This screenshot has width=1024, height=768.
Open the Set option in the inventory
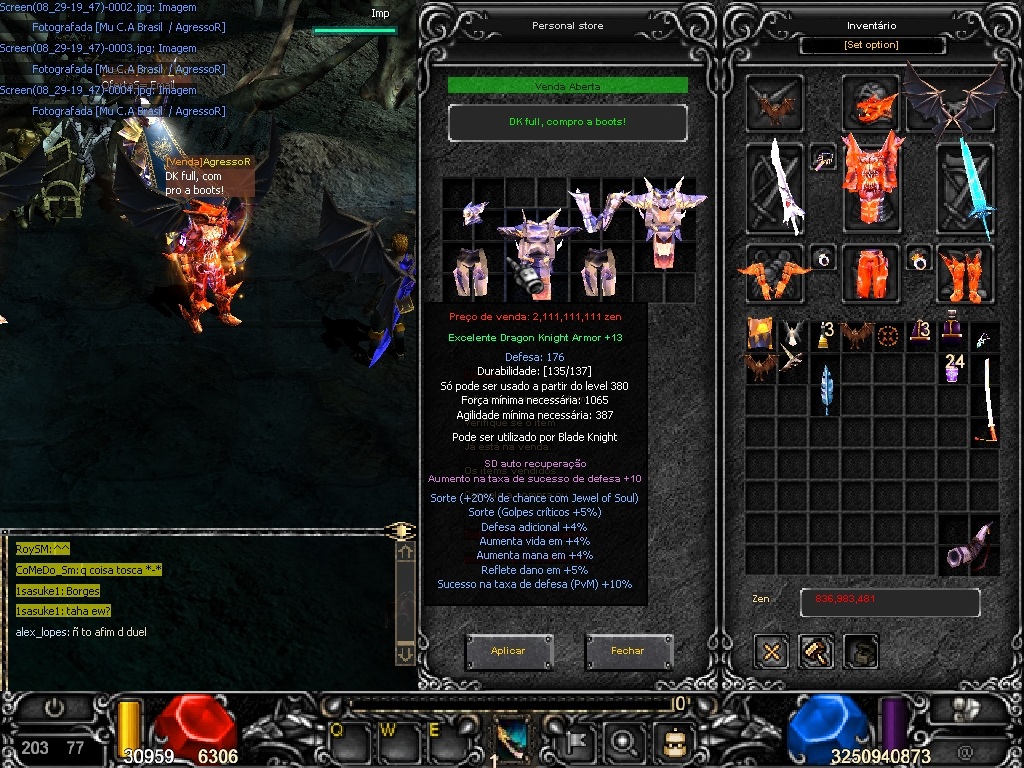[872, 45]
